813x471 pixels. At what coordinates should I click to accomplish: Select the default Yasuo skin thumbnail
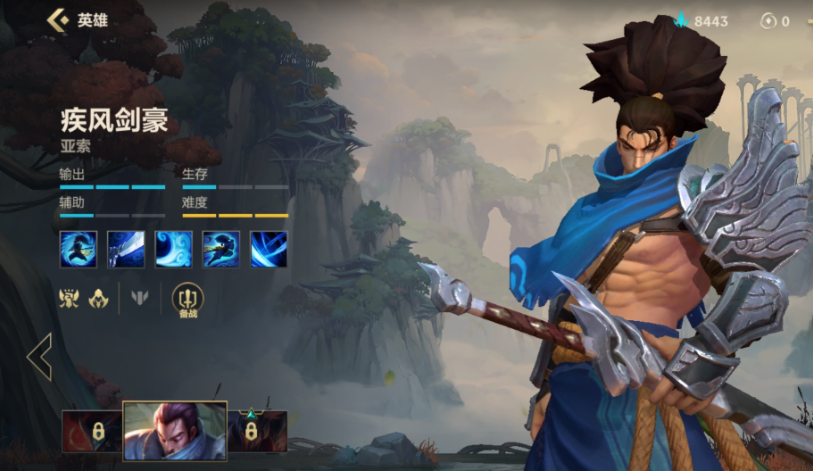tap(174, 431)
